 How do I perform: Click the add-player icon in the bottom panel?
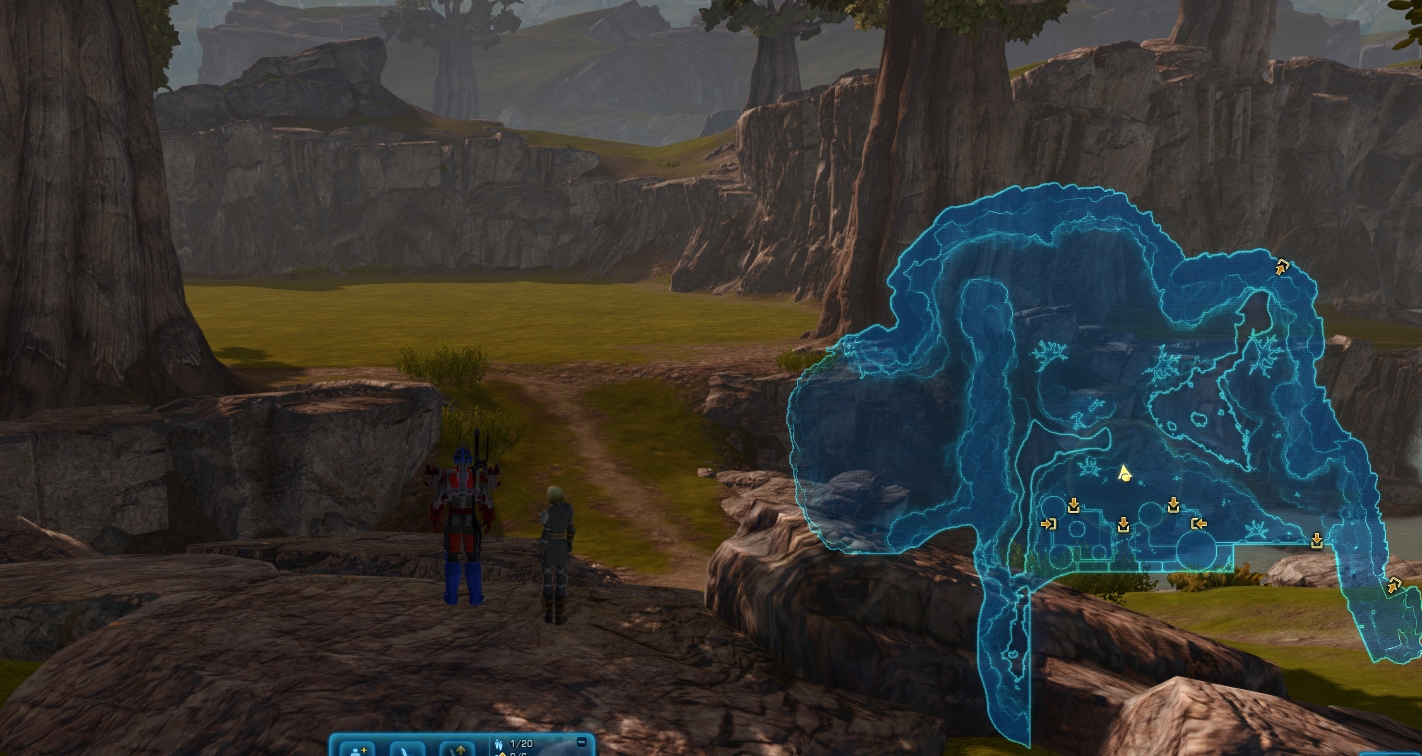357,748
